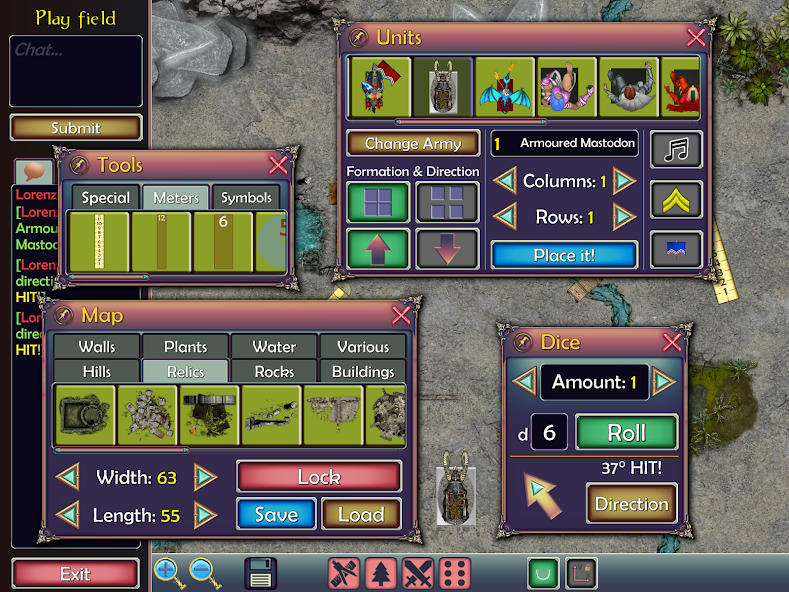
Task: Load a saved map
Action: (361, 515)
